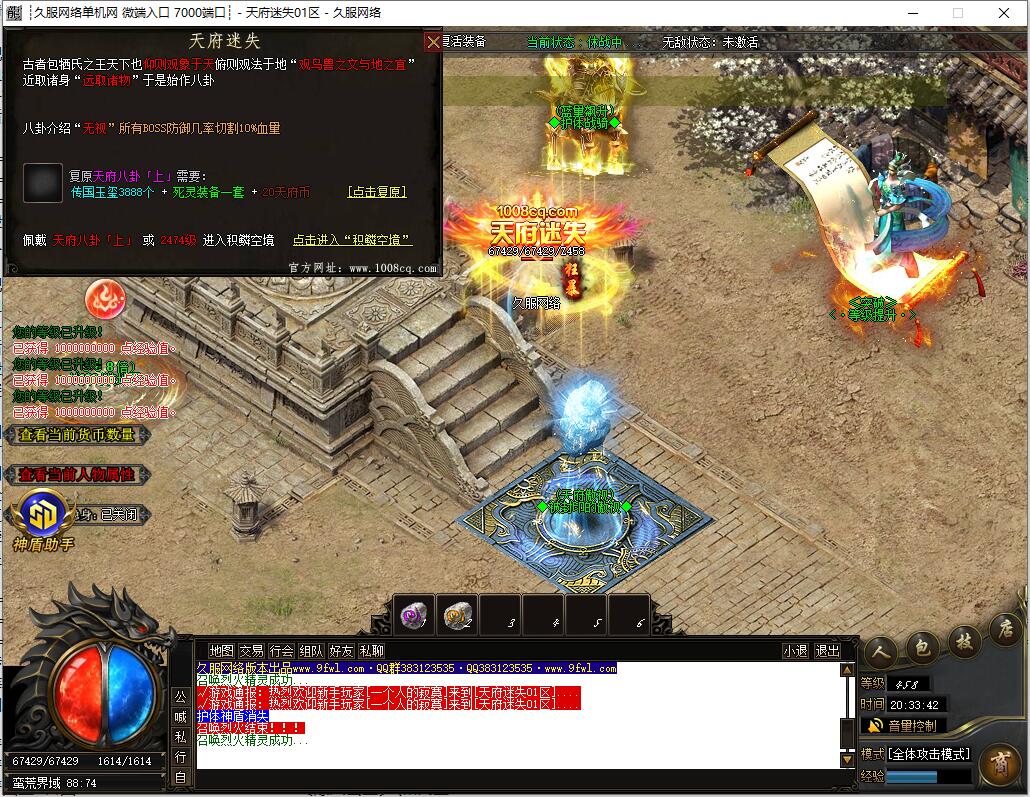Open the 技 skills round button
This screenshot has width=1030, height=797.
coord(965,640)
